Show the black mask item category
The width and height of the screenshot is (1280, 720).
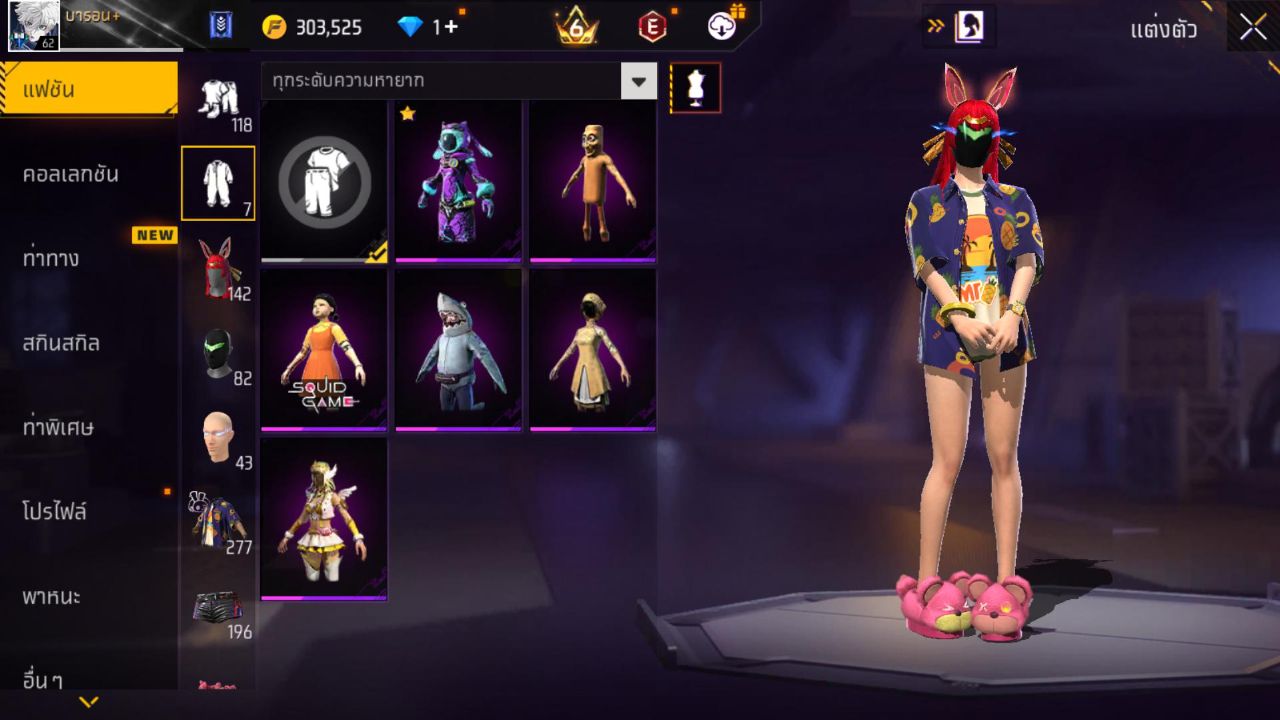point(217,353)
